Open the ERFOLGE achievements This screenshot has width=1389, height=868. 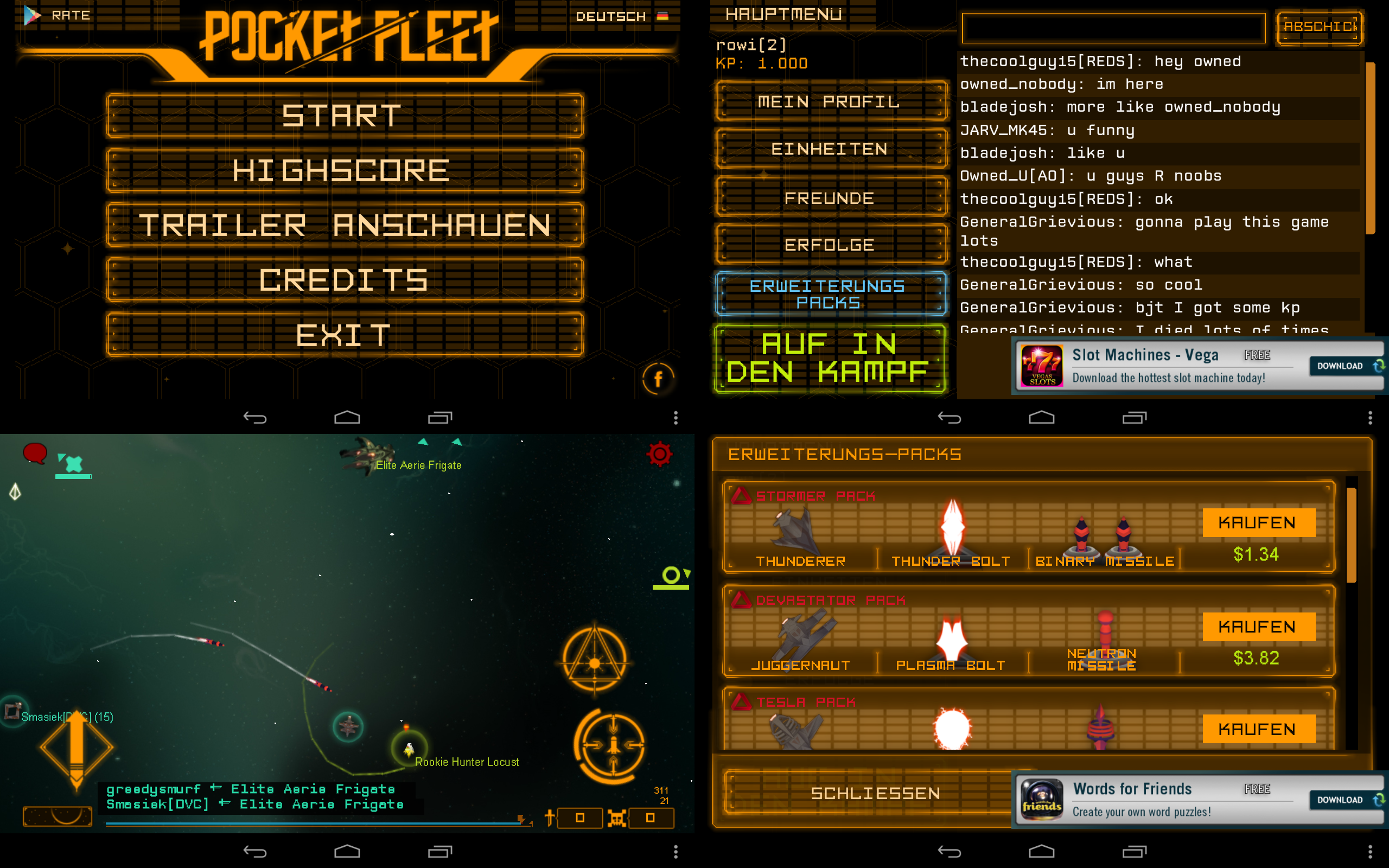830,245
